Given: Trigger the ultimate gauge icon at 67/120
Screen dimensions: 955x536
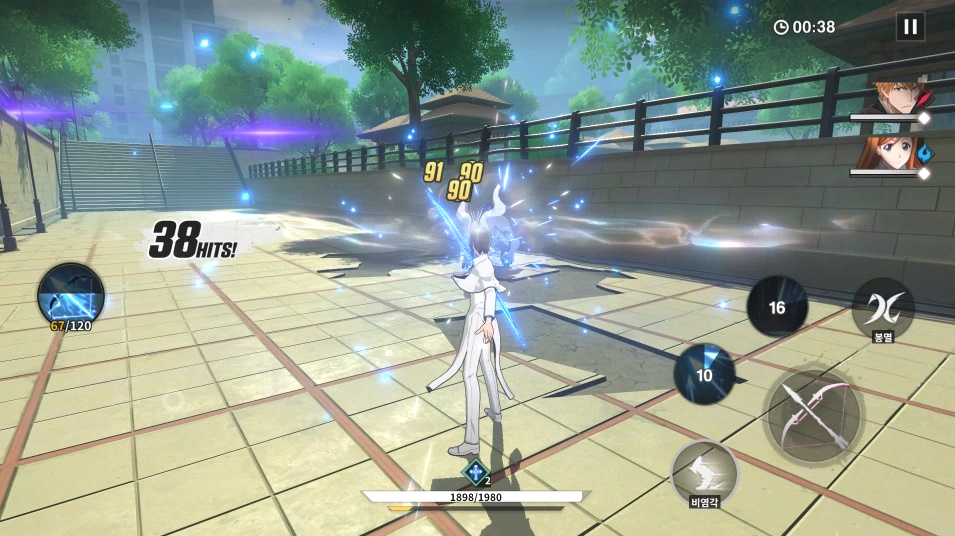Looking at the screenshot, I should [x=71, y=293].
